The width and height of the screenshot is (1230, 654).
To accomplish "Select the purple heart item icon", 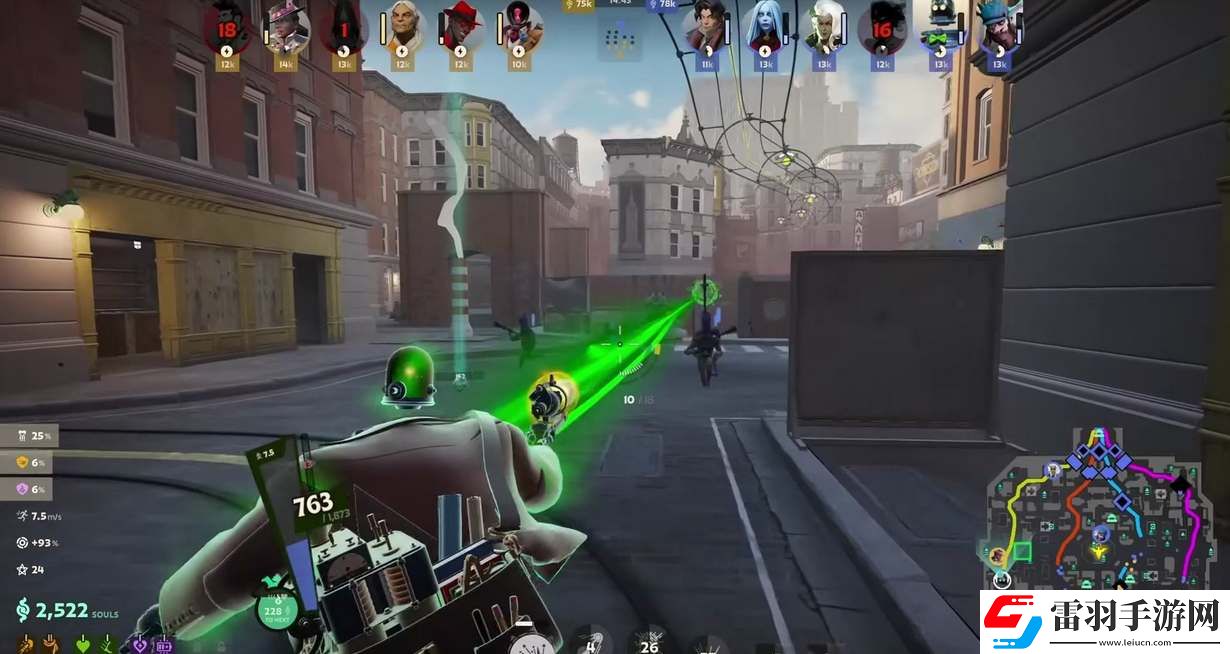I will (140, 644).
